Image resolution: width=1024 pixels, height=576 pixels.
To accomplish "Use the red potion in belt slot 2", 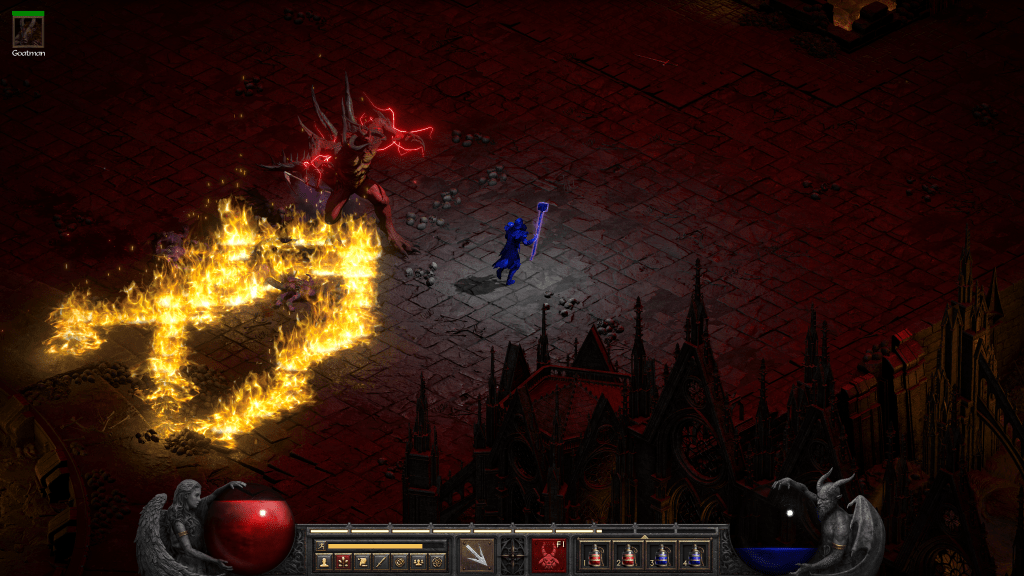I will pyautogui.click(x=628, y=556).
